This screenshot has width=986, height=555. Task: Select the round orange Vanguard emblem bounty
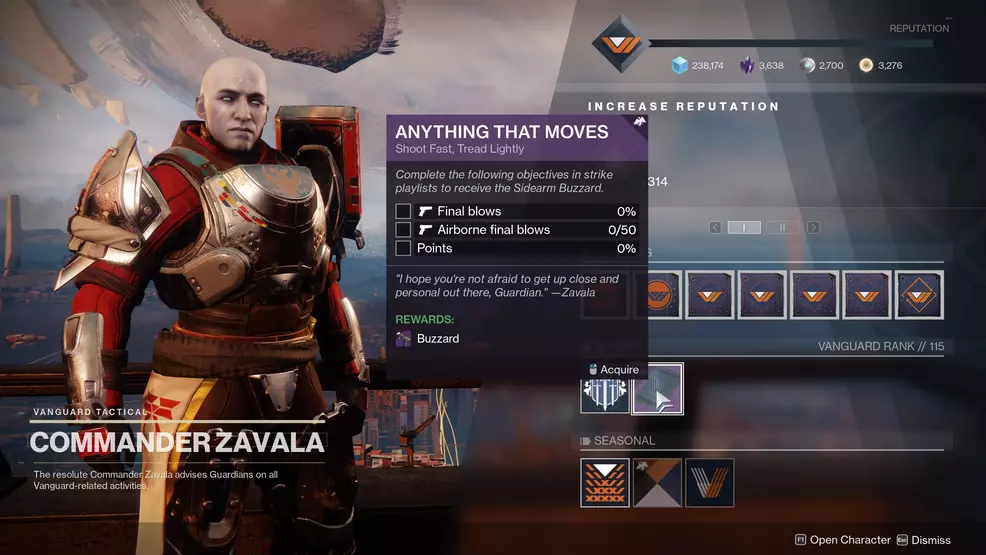[x=659, y=296]
